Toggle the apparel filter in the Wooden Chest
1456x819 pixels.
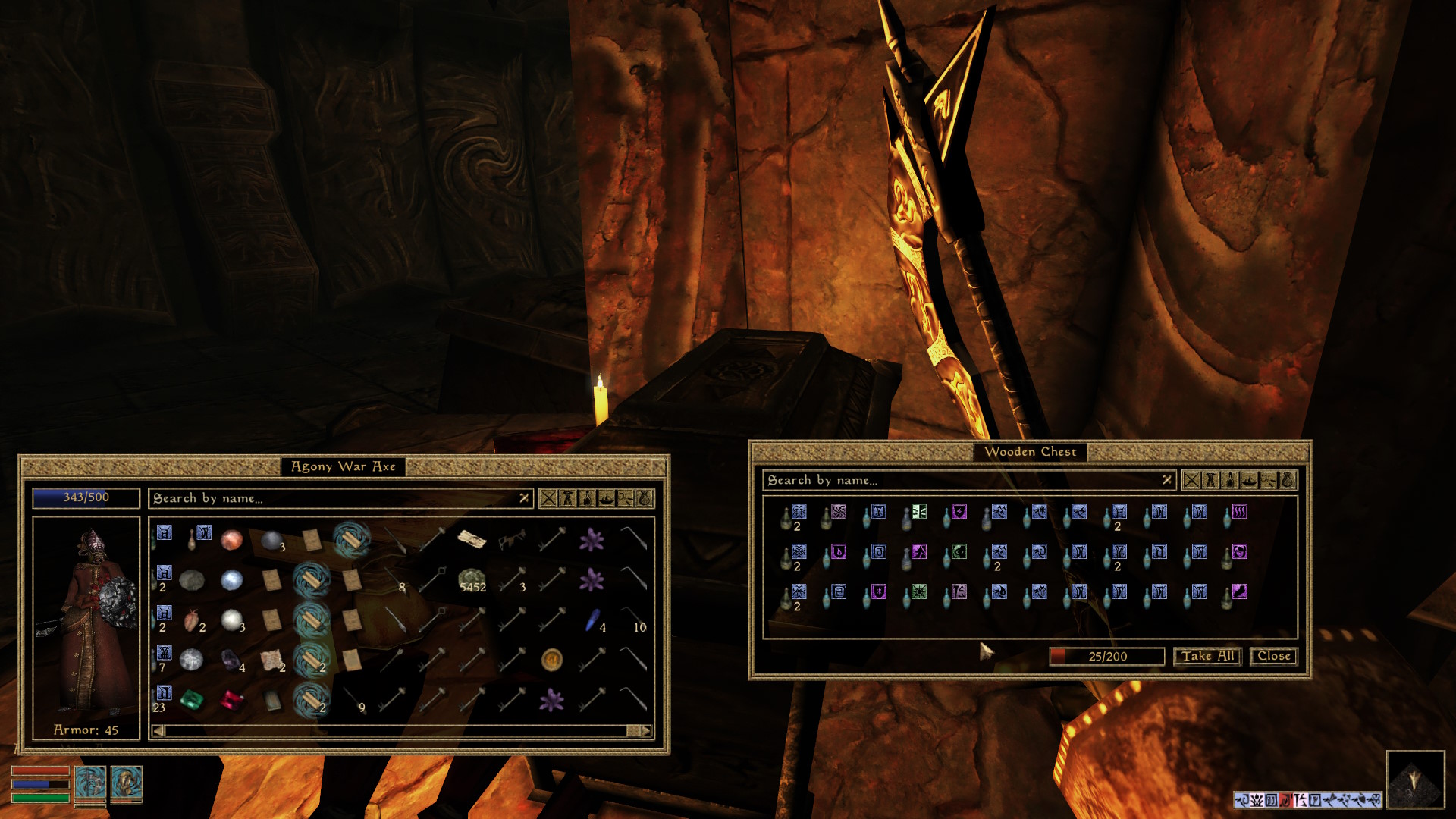(1212, 481)
